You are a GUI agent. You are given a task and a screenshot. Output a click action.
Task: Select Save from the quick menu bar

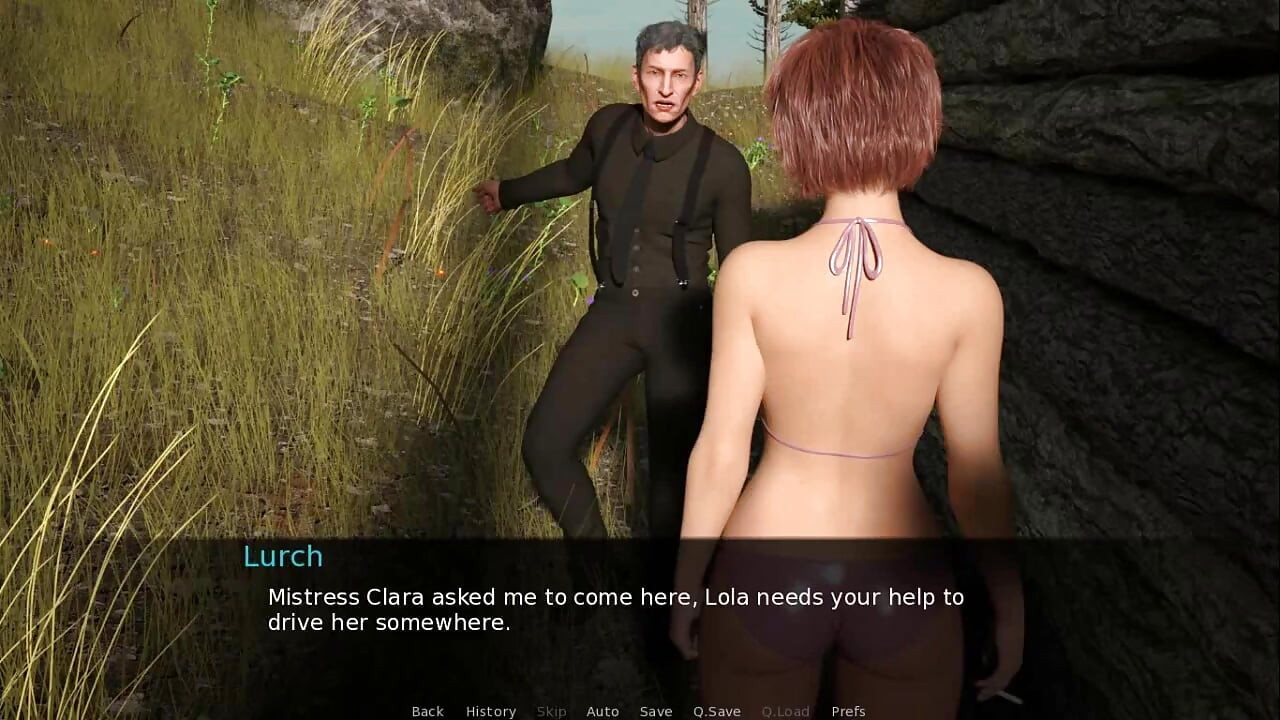point(656,711)
